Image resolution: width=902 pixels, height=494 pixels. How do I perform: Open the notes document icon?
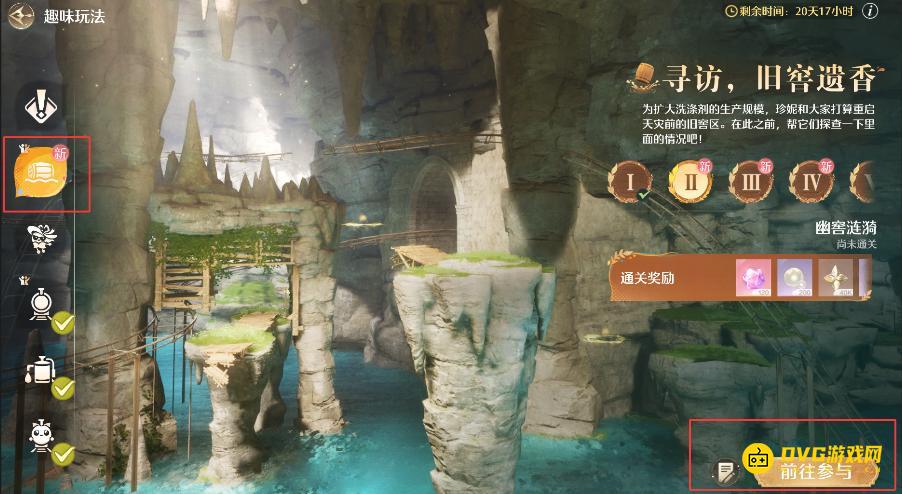[723, 471]
